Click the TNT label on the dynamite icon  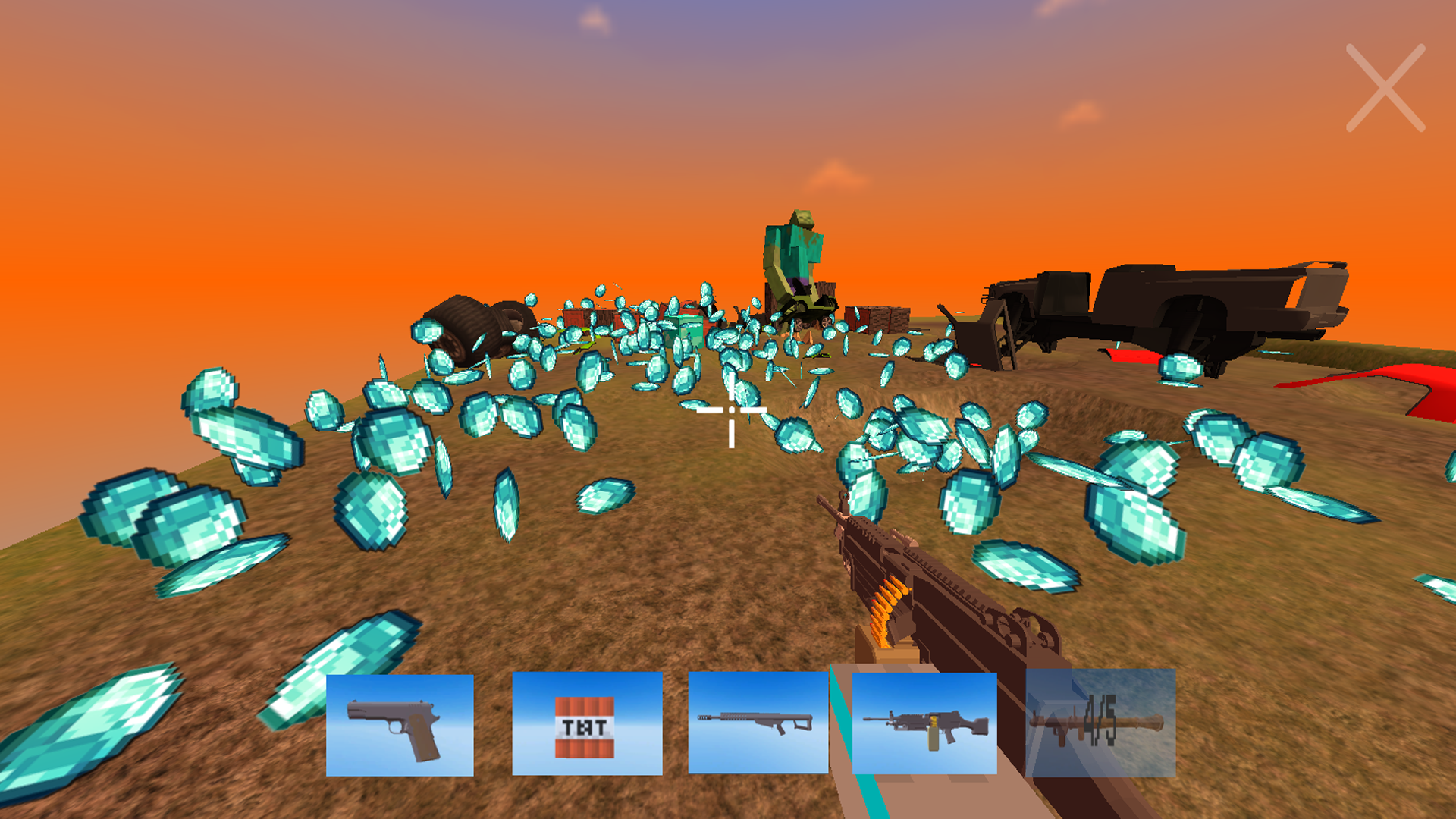tap(584, 726)
